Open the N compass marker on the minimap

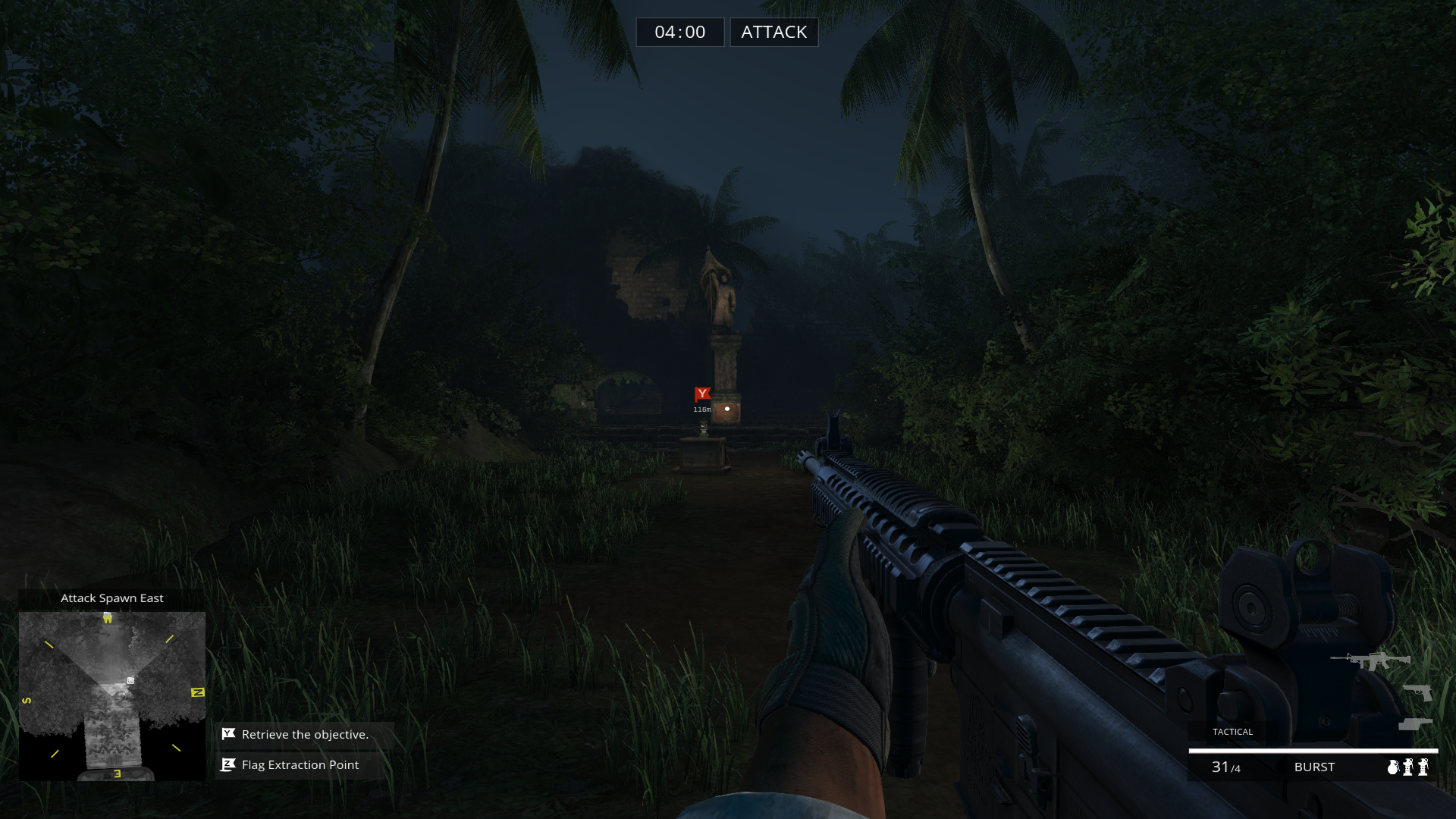(198, 692)
